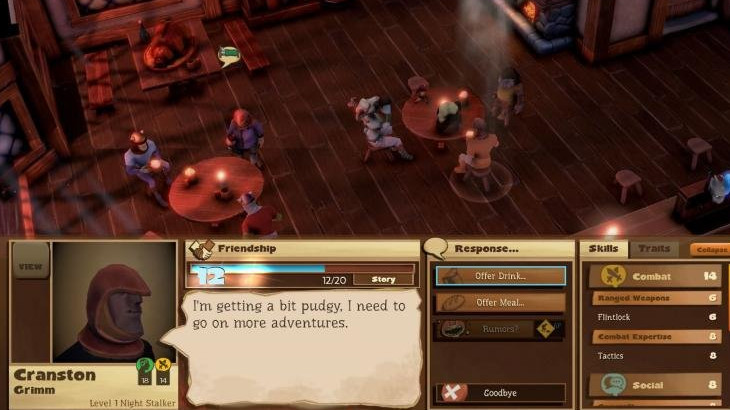730x410 pixels.
Task: Select the Offer Meal response
Action: [x=501, y=302]
